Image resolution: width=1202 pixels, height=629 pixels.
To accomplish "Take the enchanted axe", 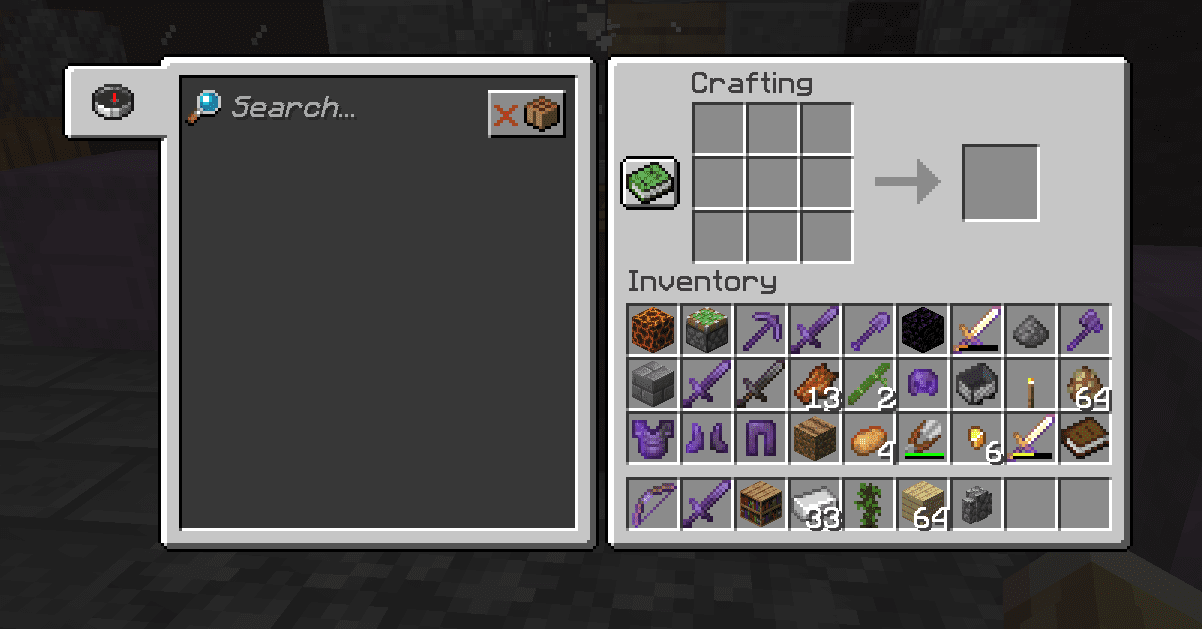I will (1085, 330).
